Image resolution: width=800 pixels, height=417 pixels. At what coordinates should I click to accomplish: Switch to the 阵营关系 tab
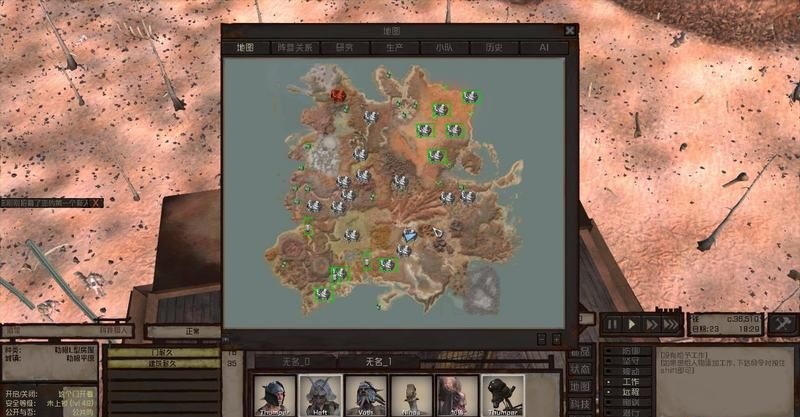click(x=295, y=47)
